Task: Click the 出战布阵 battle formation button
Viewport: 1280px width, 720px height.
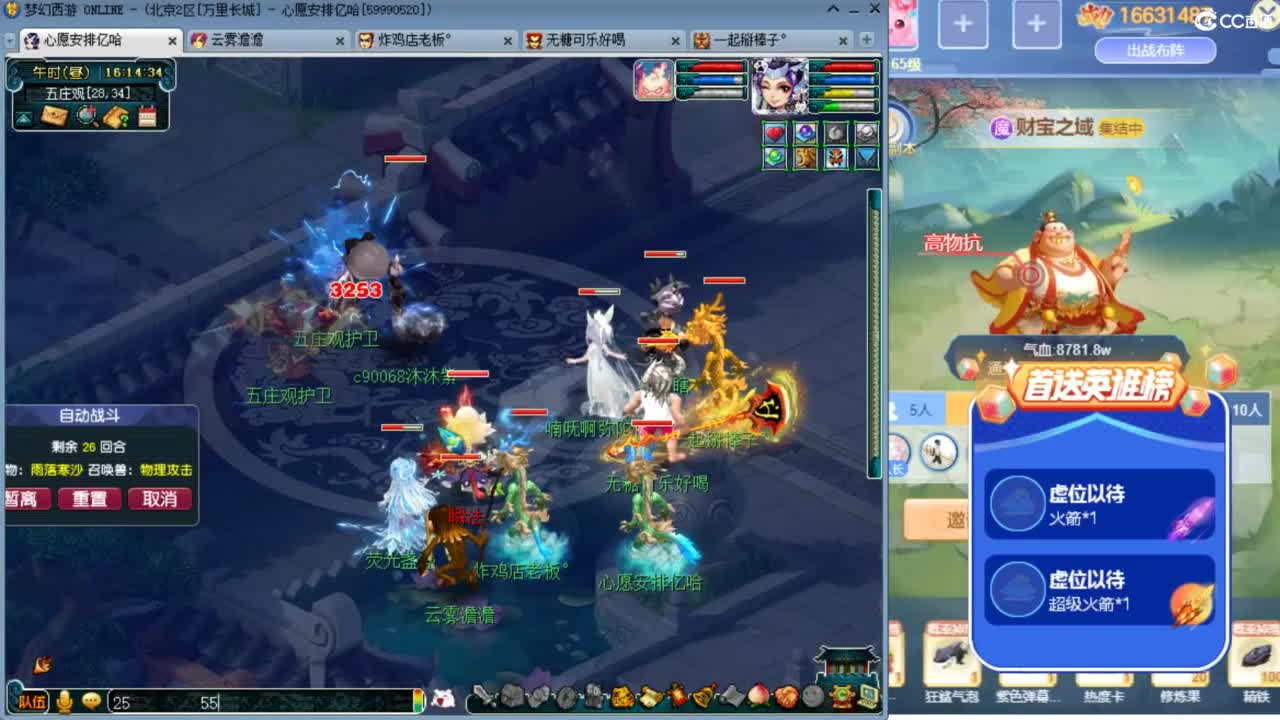Action: coord(1155,49)
